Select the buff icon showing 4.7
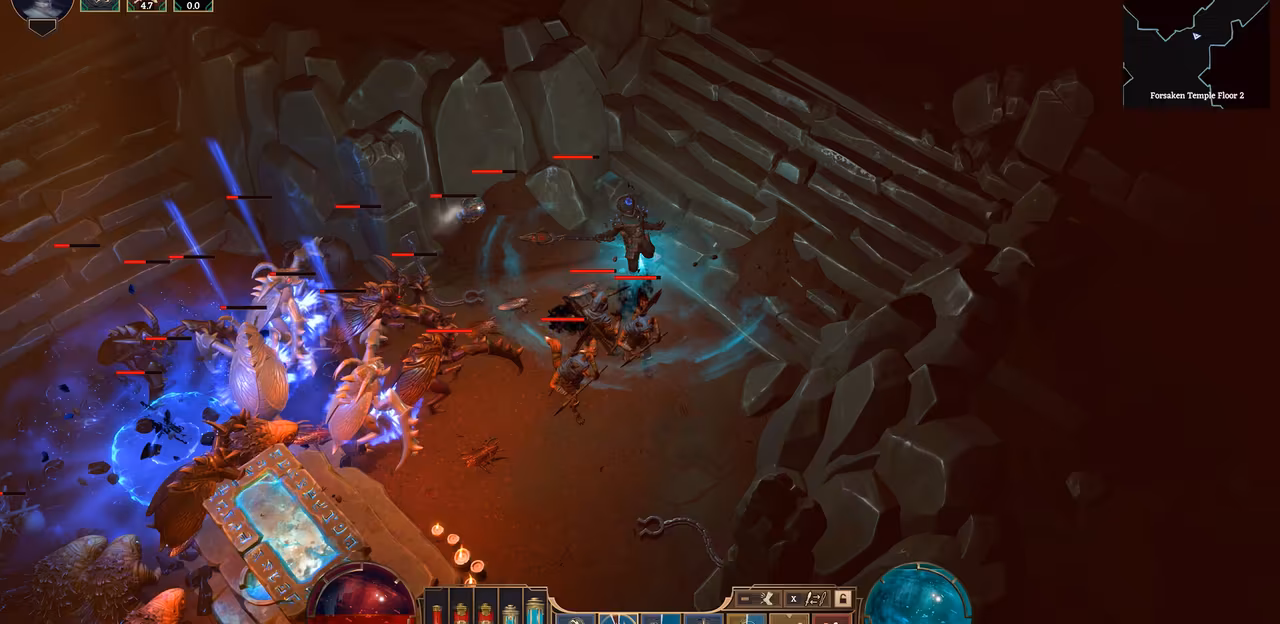 [x=146, y=5]
